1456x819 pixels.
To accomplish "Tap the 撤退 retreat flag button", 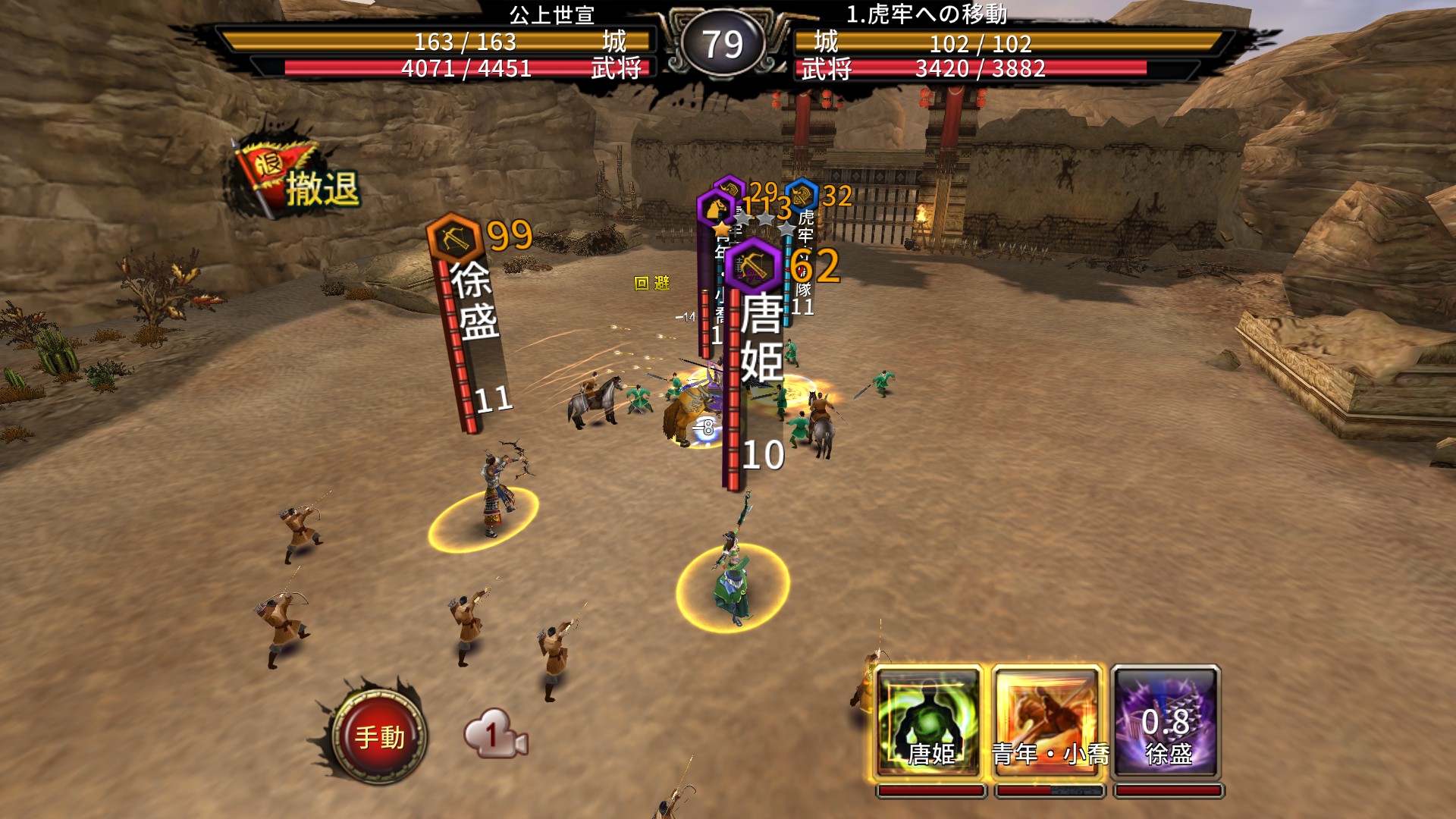I will 297,180.
